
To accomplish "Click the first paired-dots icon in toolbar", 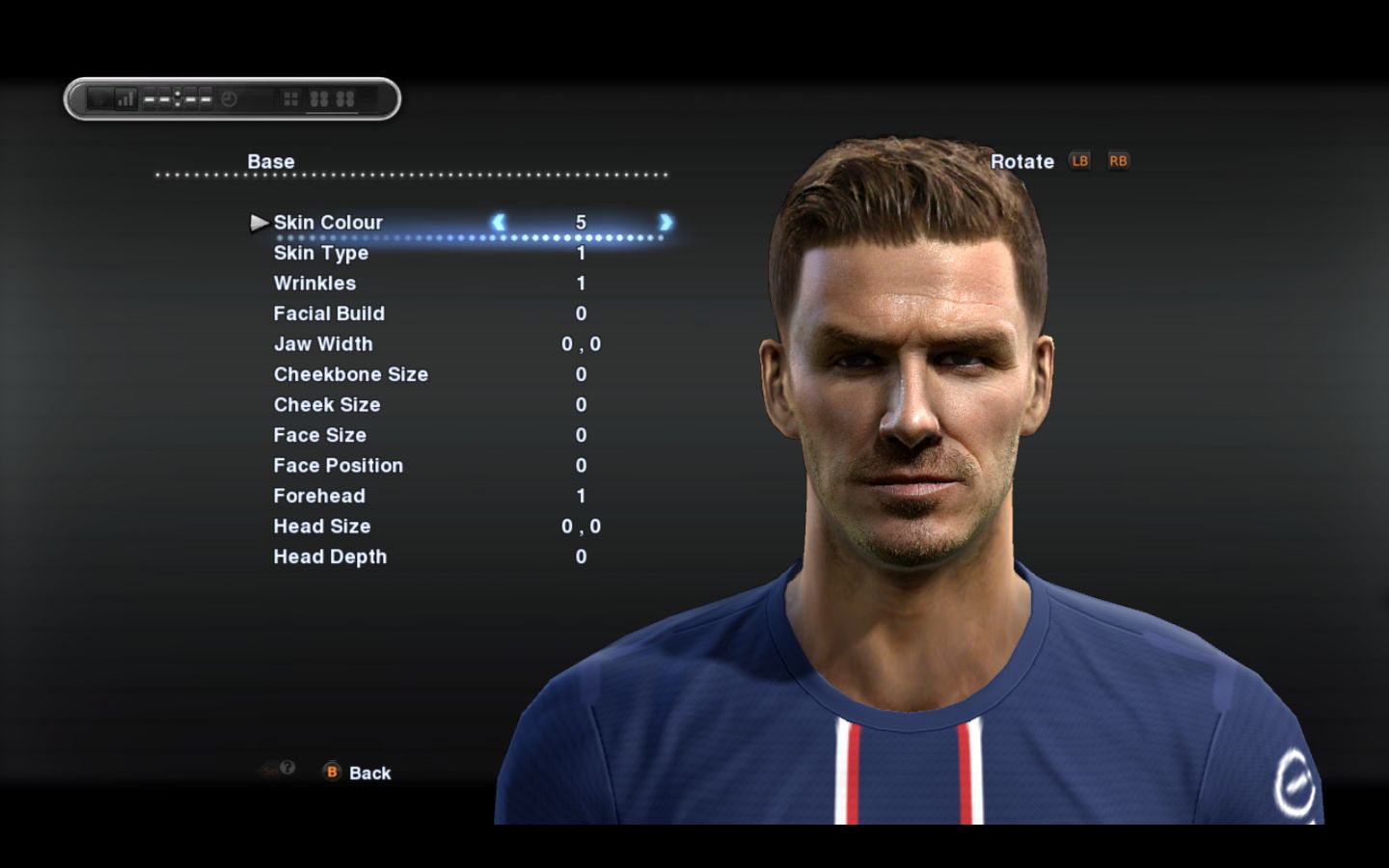I will [321, 97].
